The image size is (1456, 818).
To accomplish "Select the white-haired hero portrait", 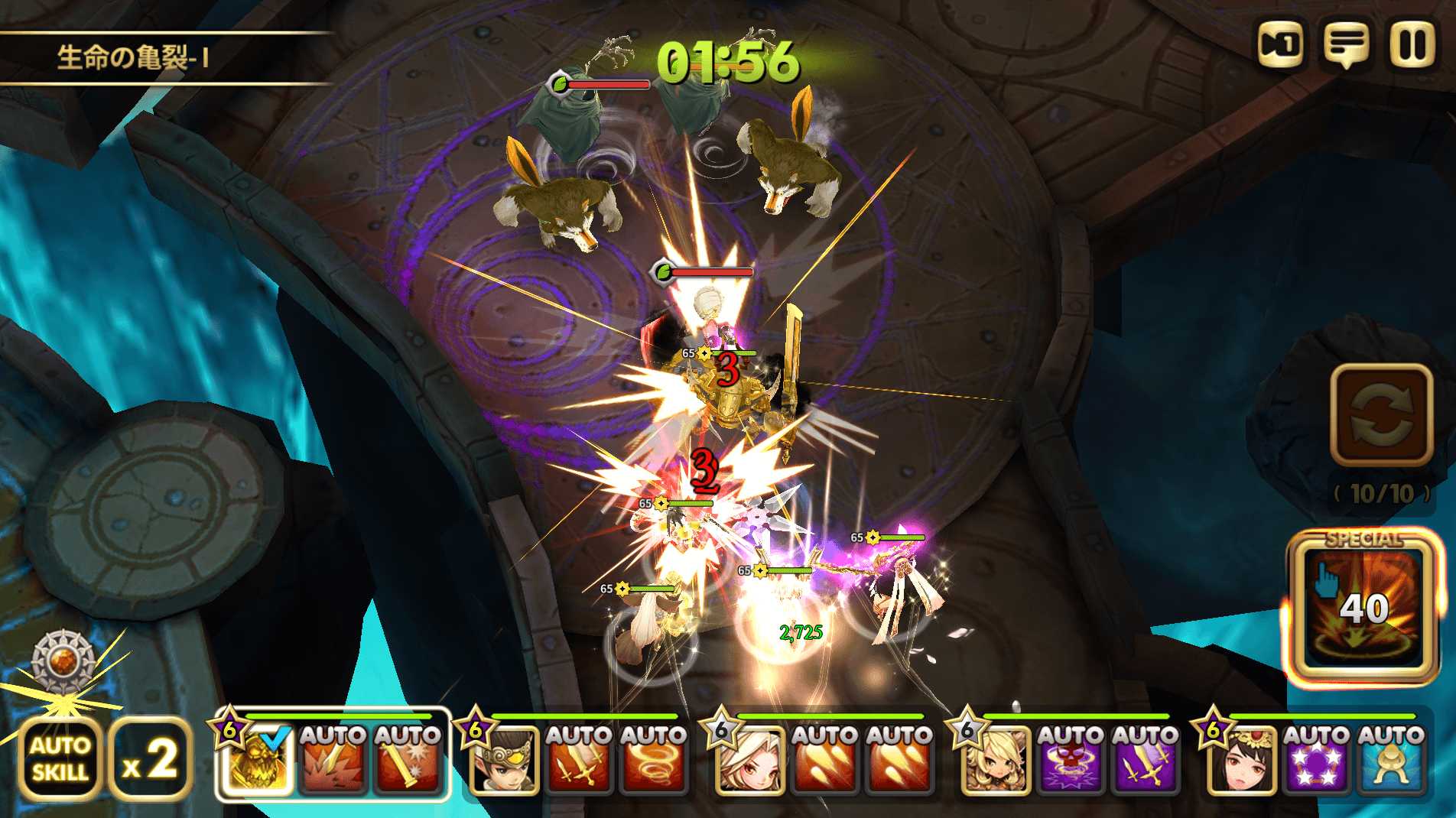I will [750, 760].
